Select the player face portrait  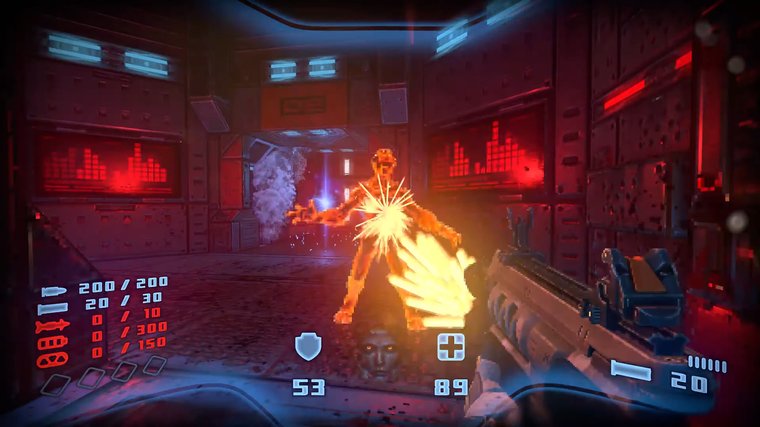[378, 351]
